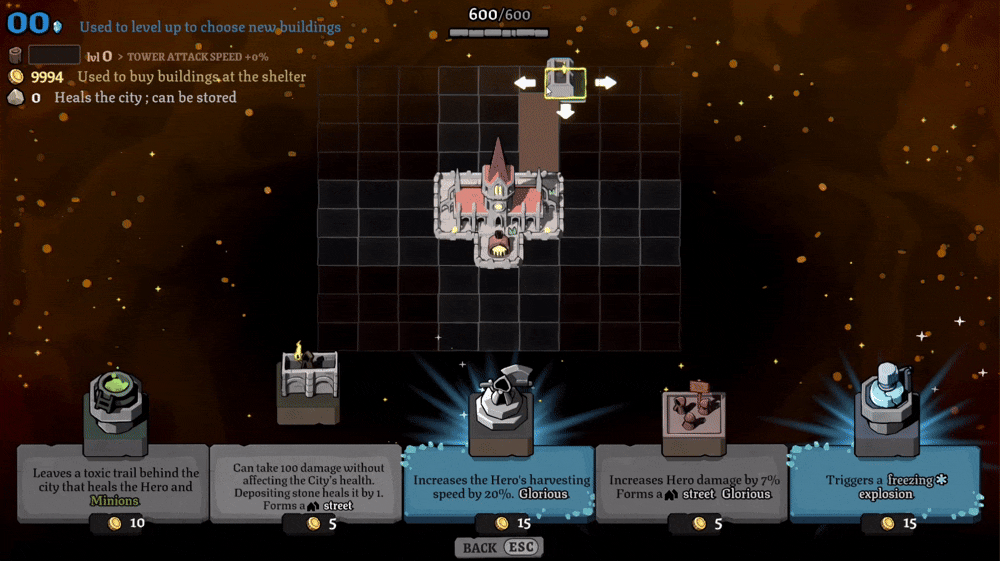Select the highlighted placement tile on grid

coord(565,83)
